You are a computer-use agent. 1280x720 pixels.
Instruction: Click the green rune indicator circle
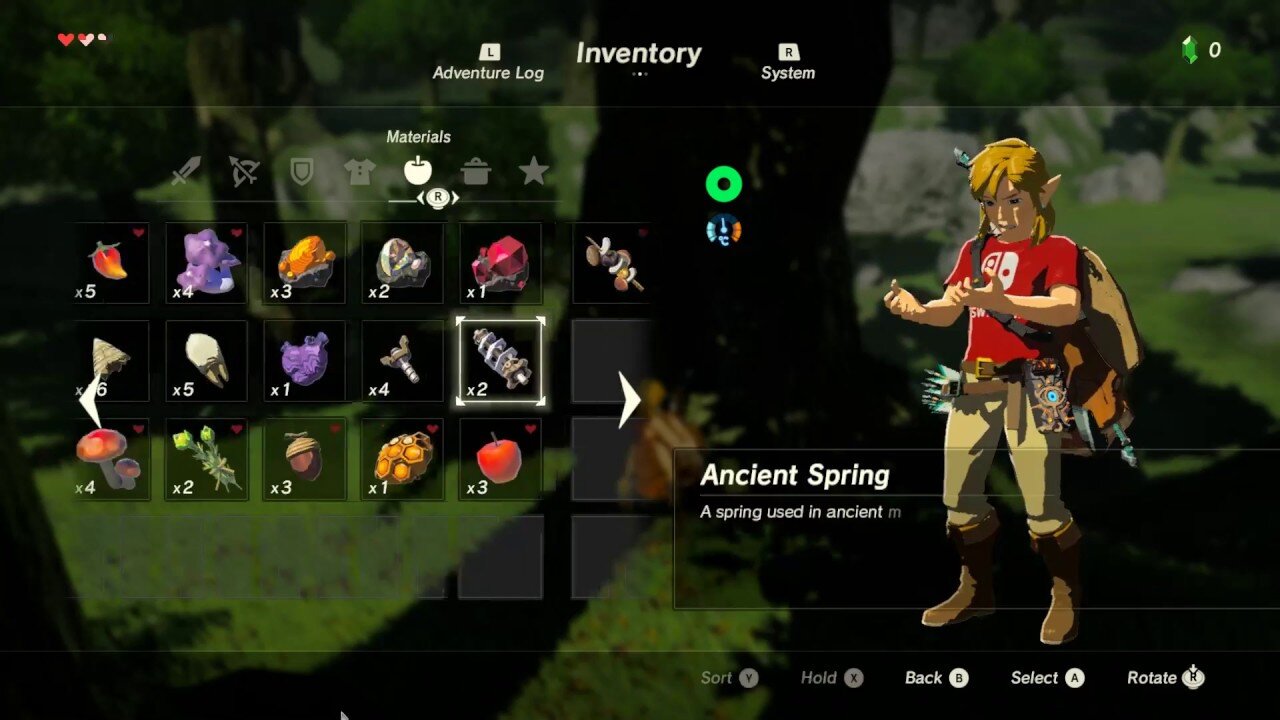[x=724, y=182]
